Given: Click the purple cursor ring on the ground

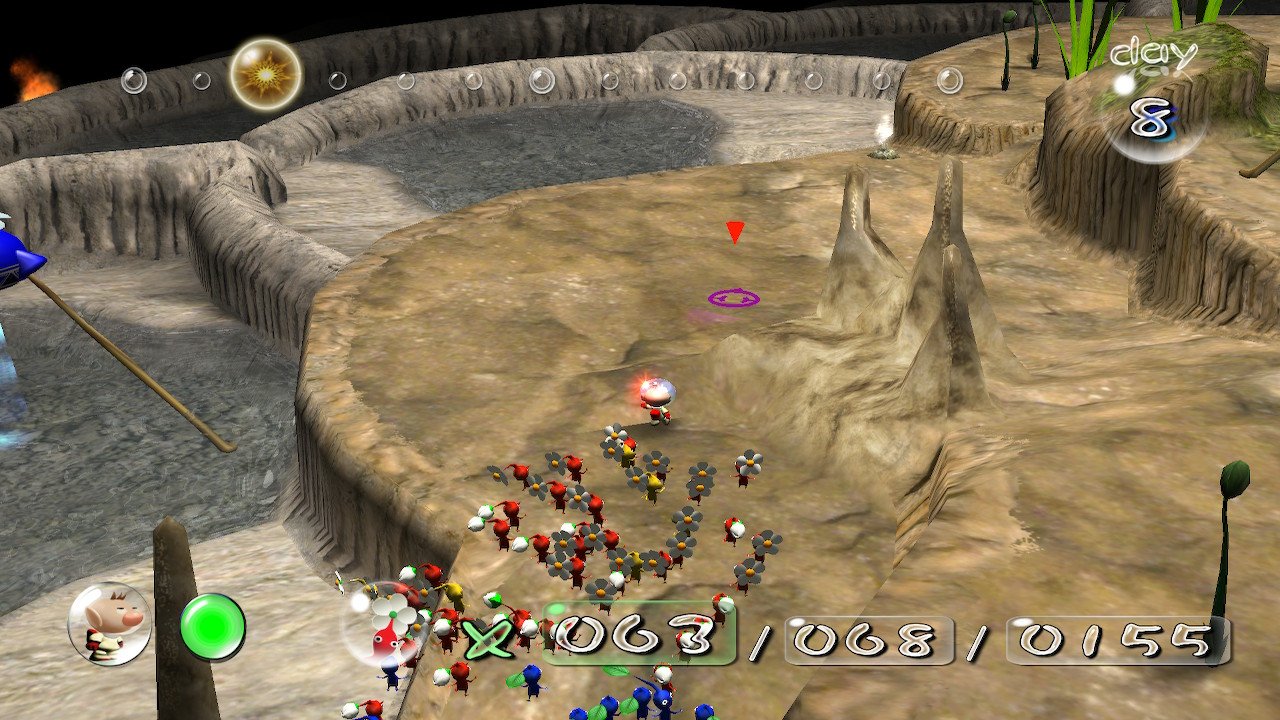Looking at the screenshot, I should (x=734, y=297).
